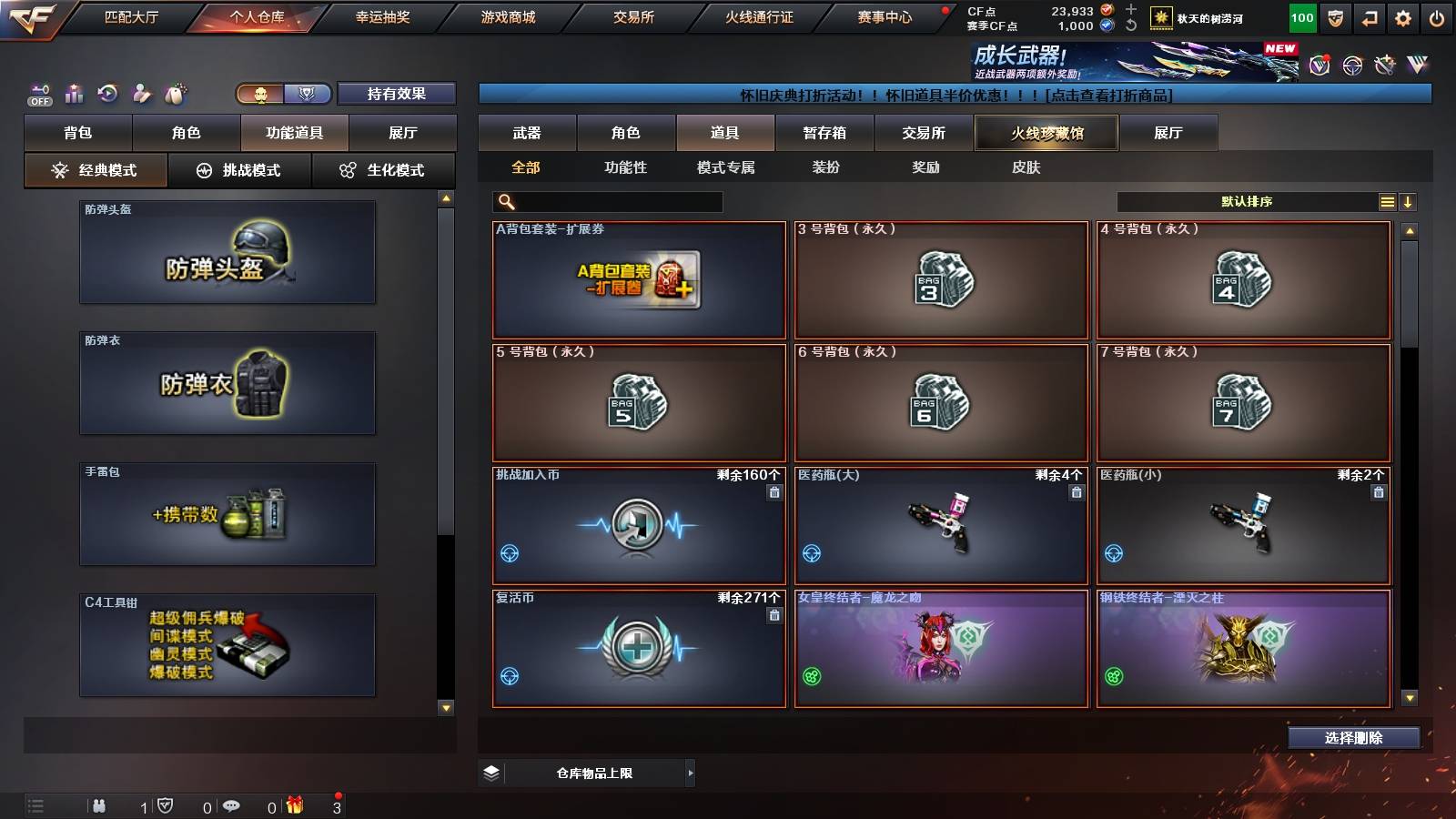The height and width of the screenshot is (819, 1456).
Task: Open the settings gear icon at top right
Action: [x=1402, y=16]
